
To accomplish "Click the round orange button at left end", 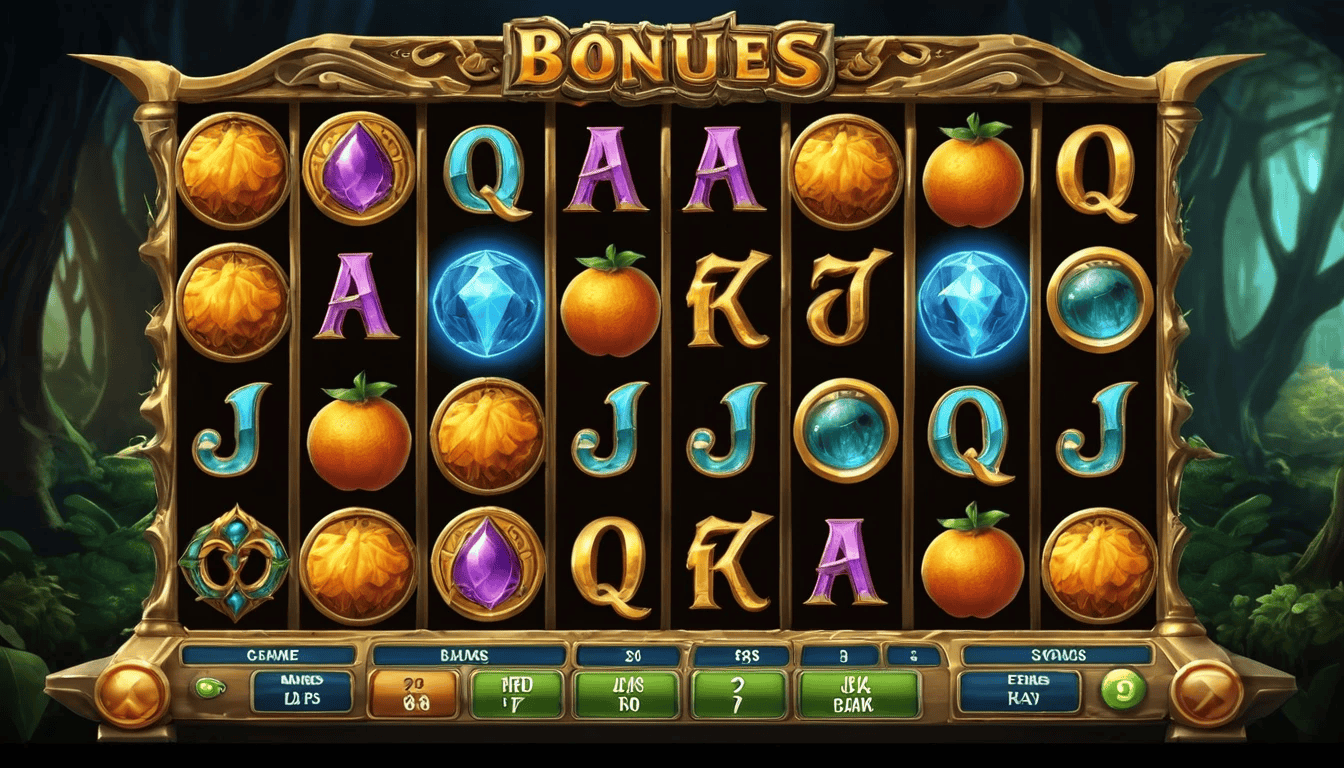I will (132, 693).
